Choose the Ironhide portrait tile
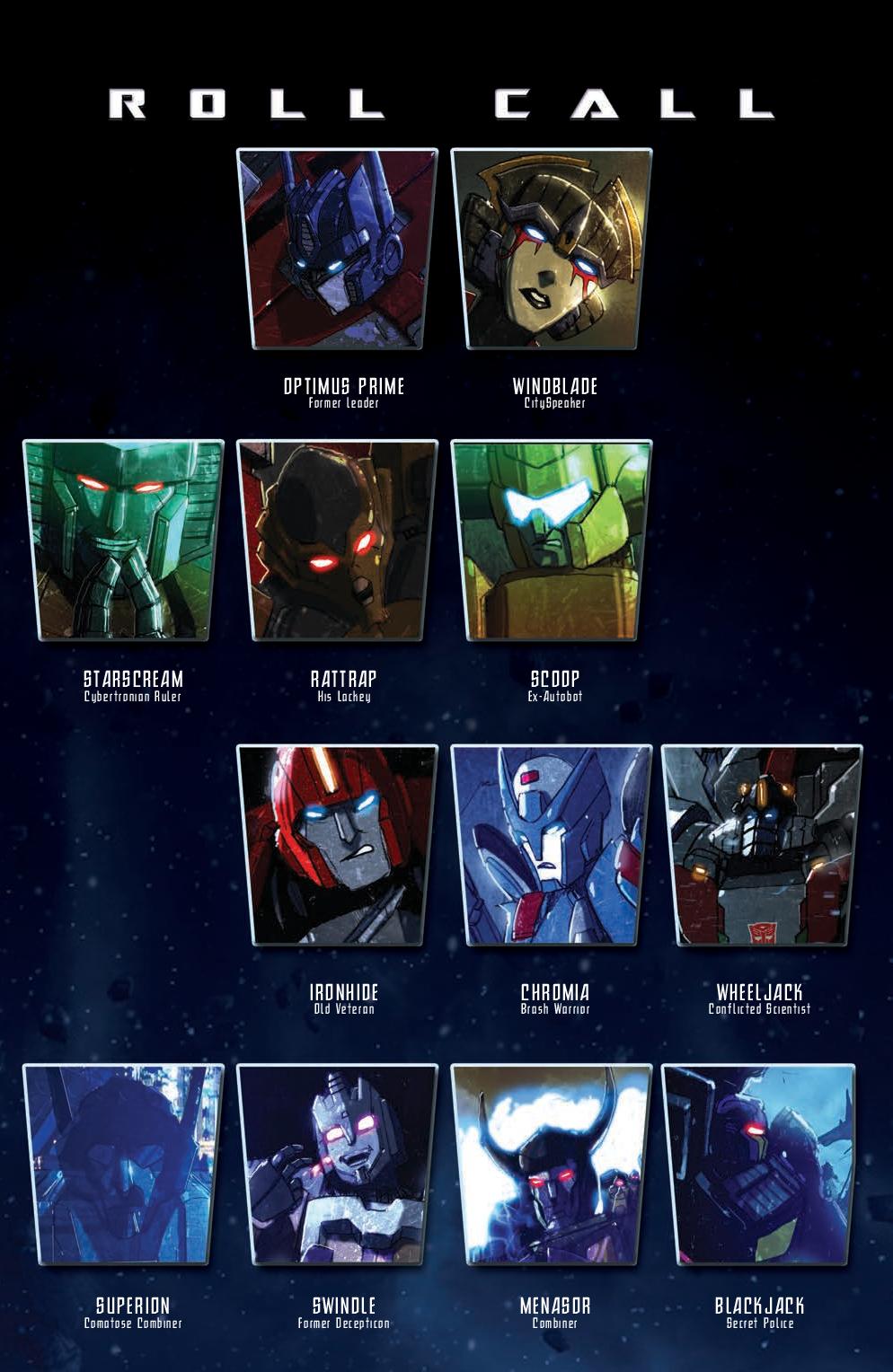Image resolution: width=893 pixels, height=1372 pixels. 337,845
